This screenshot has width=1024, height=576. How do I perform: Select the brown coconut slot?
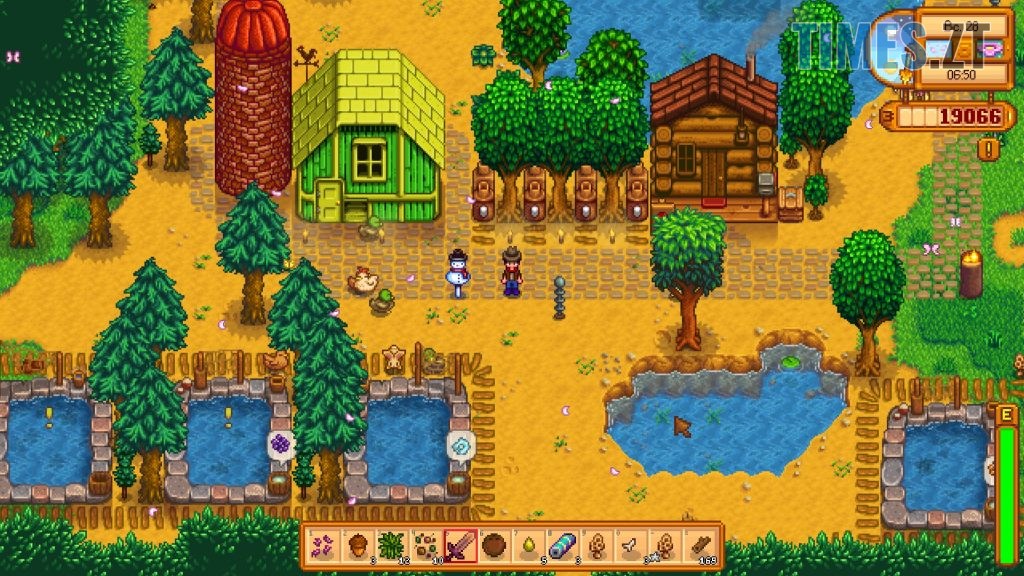coord(494,545)
